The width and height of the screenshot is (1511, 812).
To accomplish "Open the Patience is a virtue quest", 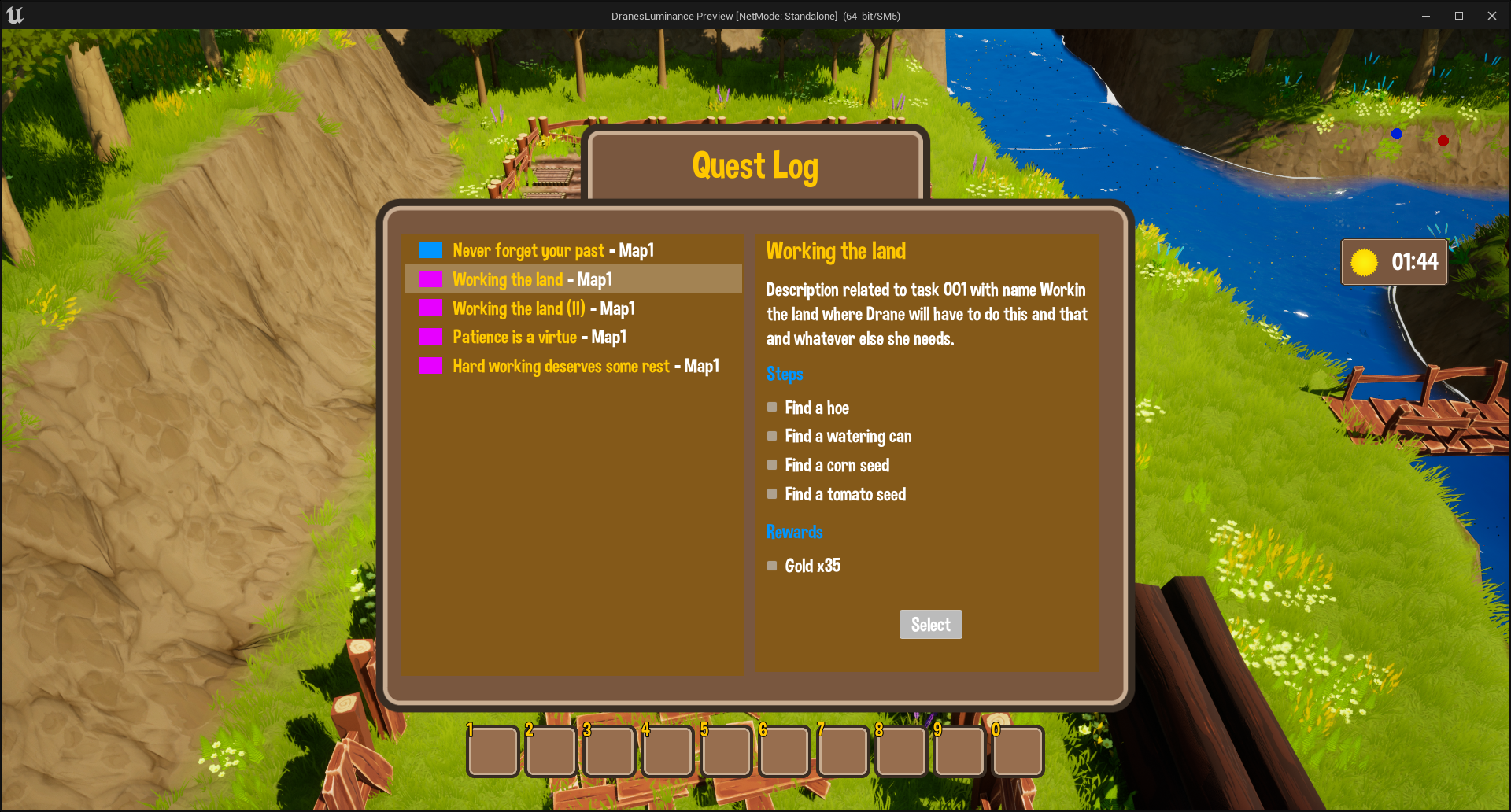I will click(x=539, y=338).
